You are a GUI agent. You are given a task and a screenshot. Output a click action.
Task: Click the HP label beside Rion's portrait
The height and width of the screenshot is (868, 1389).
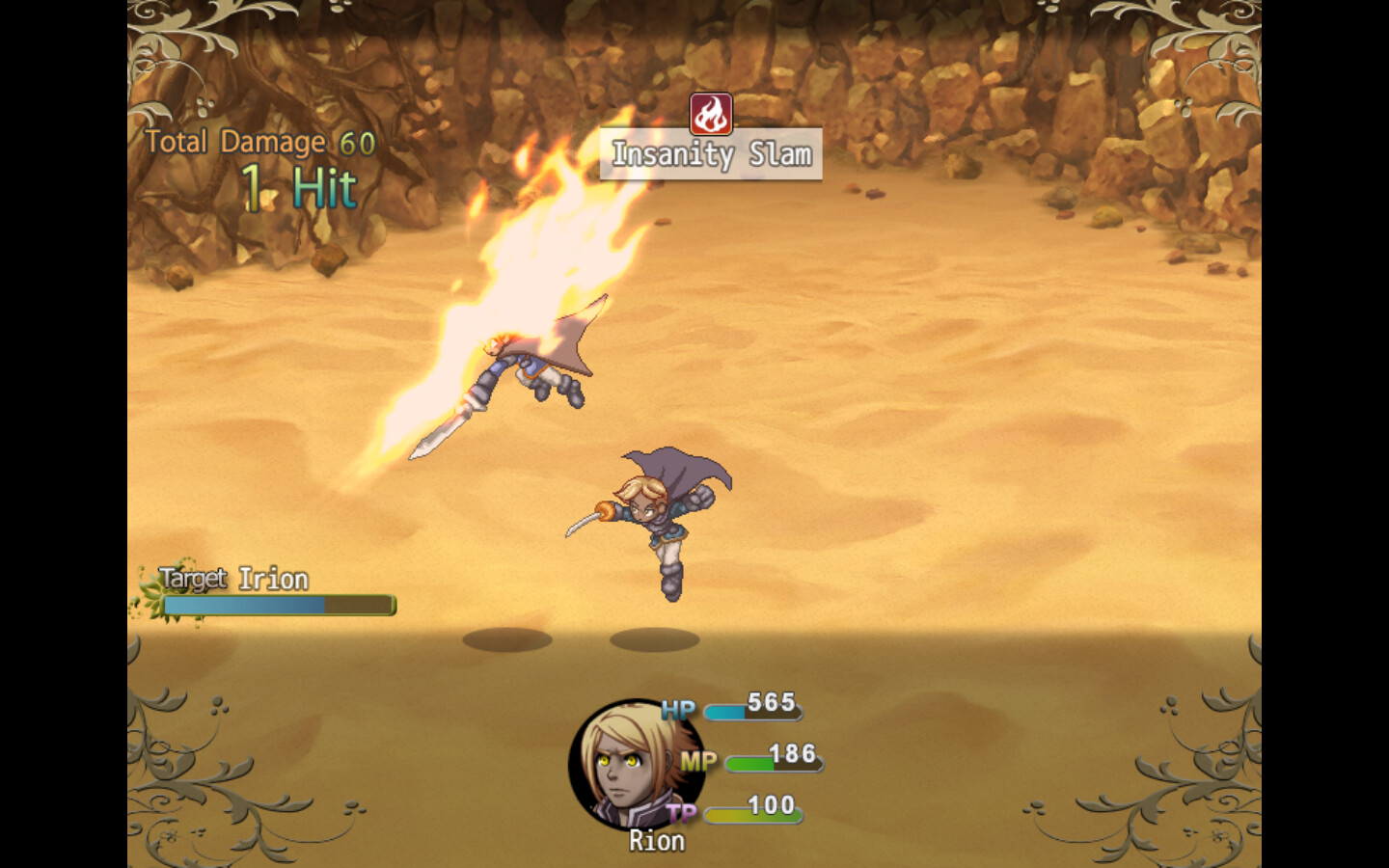(x=679, y=709)
